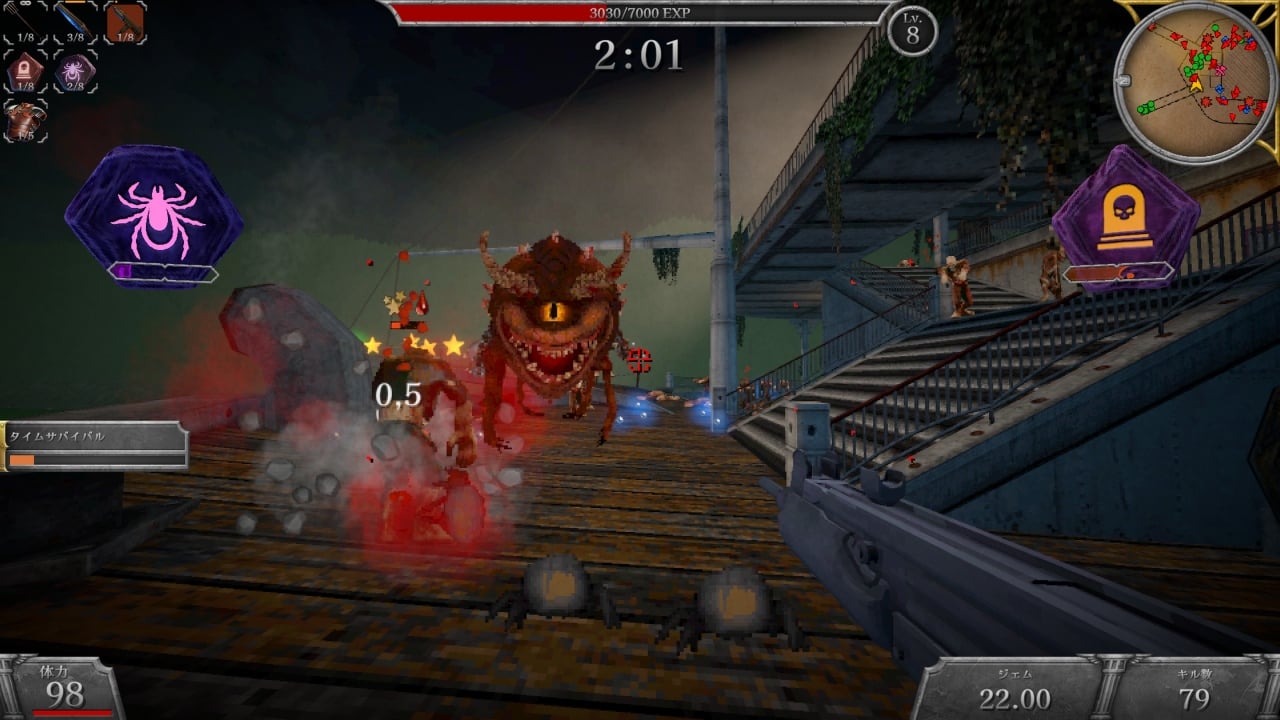Select the red chest armor slot
This screenshot has height=720, width=1280.
click(25, 121)
